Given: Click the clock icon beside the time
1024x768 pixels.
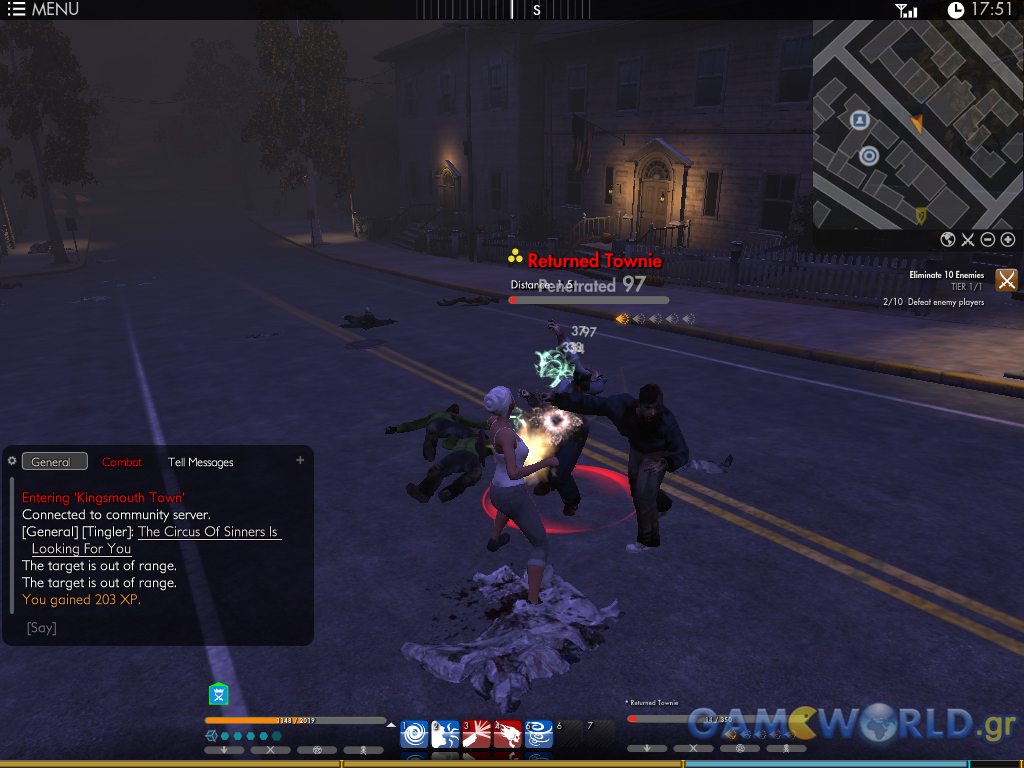Looking at the screenshot, I should [956, 10].
